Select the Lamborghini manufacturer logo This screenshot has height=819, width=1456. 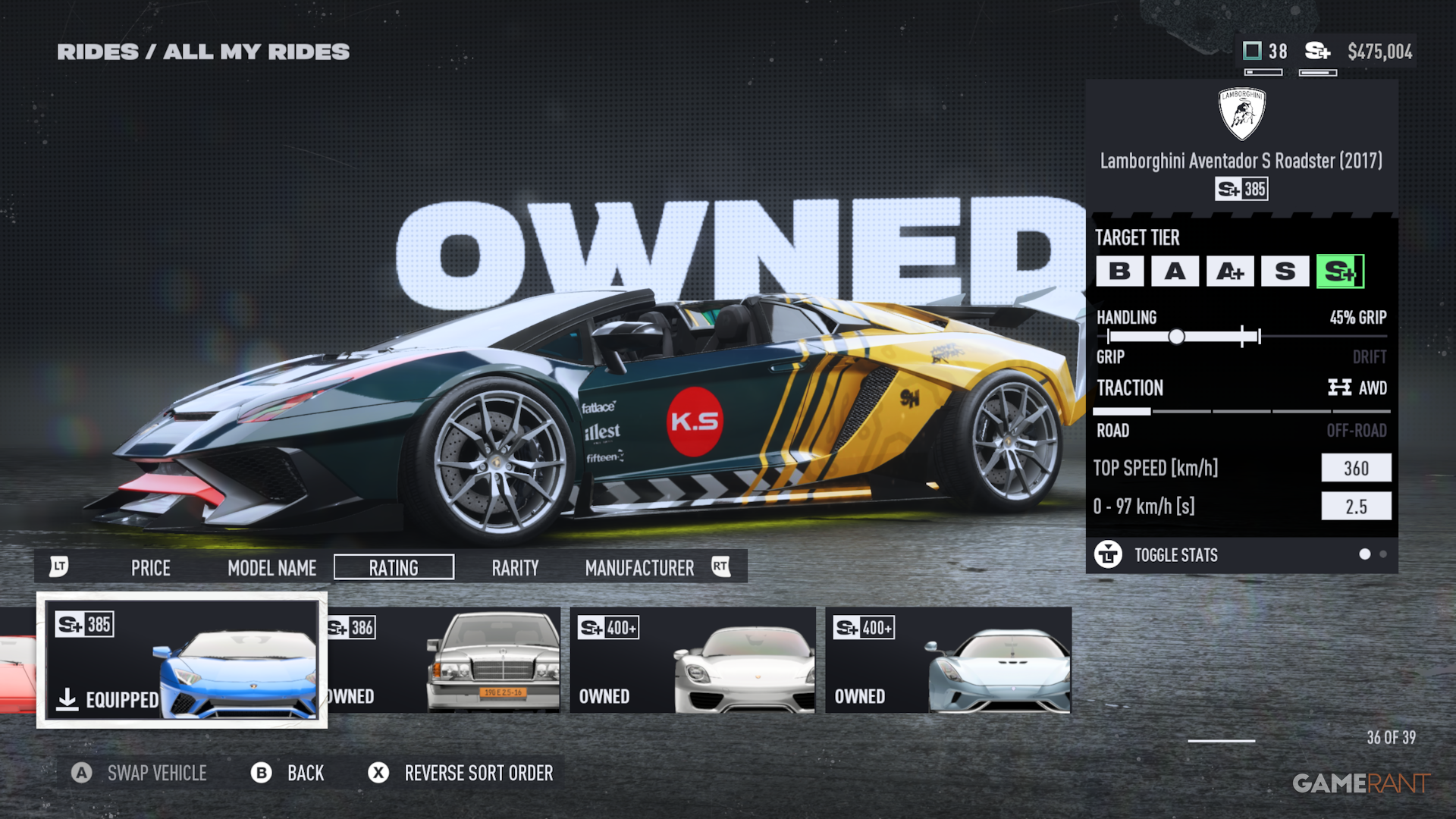click(x=1241, y=112)
